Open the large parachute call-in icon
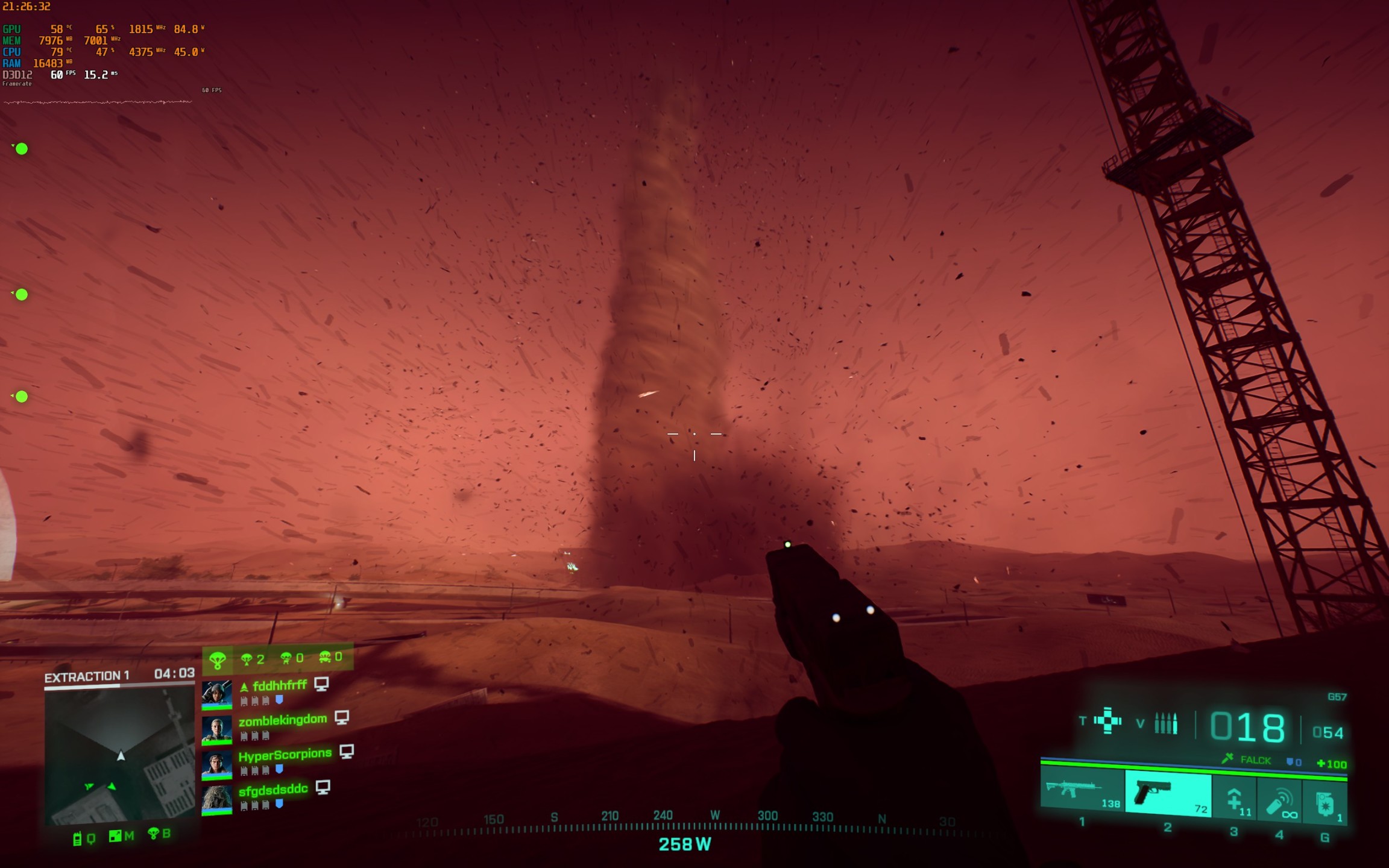 [x=217, y=660]
